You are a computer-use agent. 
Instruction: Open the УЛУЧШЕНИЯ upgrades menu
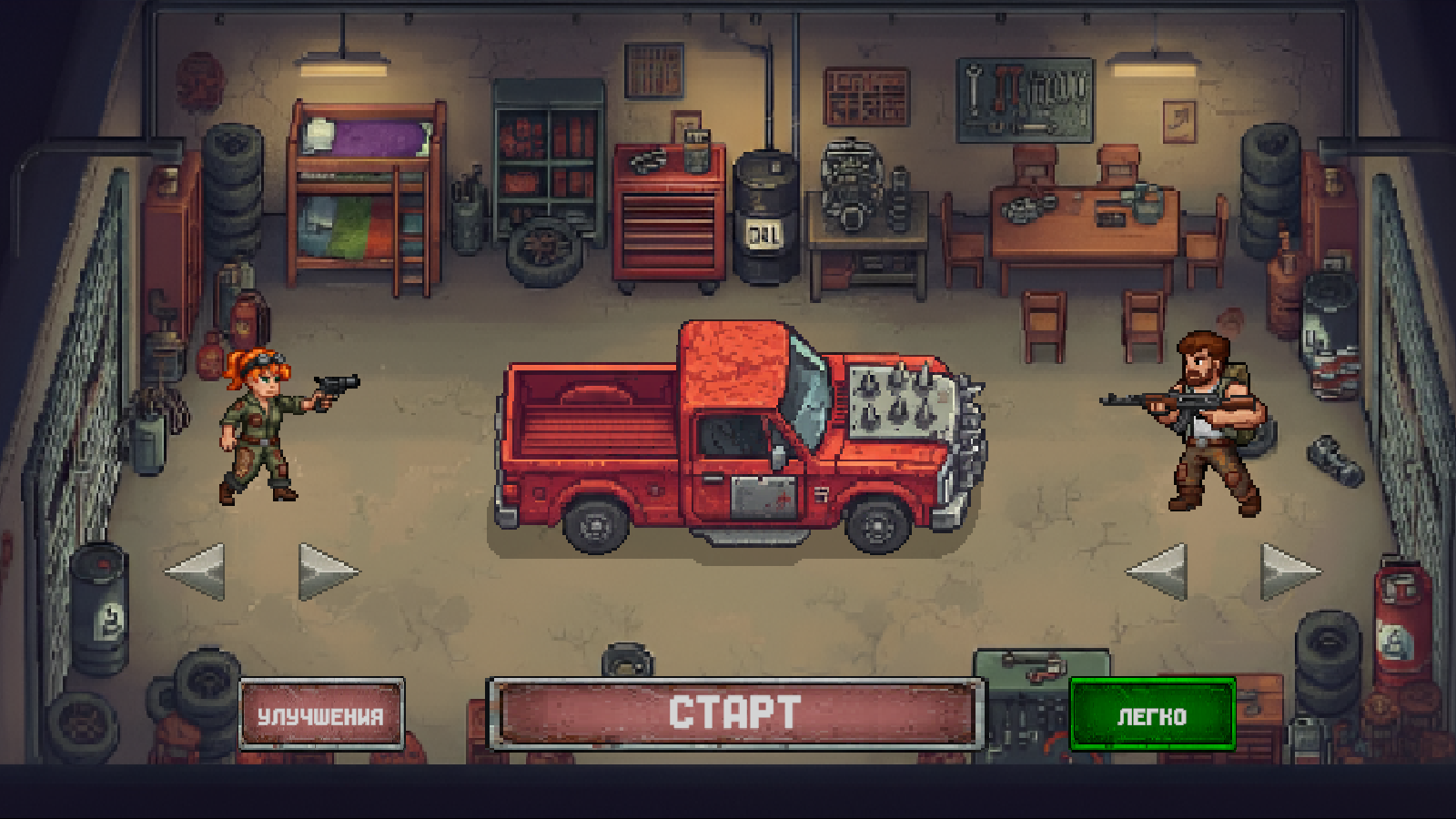[323, 714]
